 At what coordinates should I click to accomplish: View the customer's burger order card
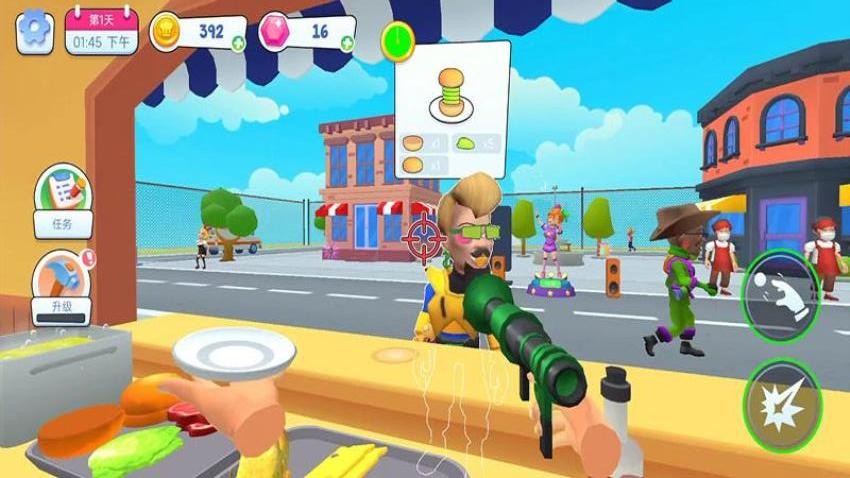pos(452,109)
